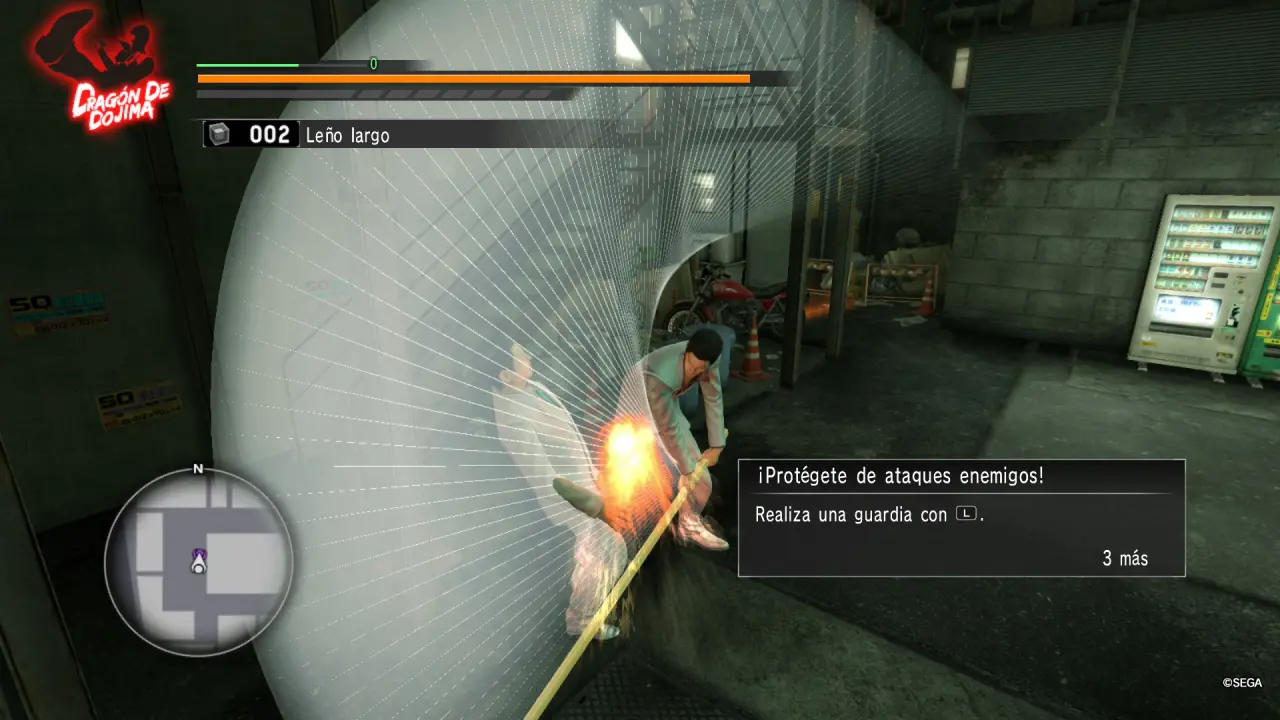Select the Leño largo weapon slot
Viewport: 1280px width, 720px height.
tap(300, 134)
